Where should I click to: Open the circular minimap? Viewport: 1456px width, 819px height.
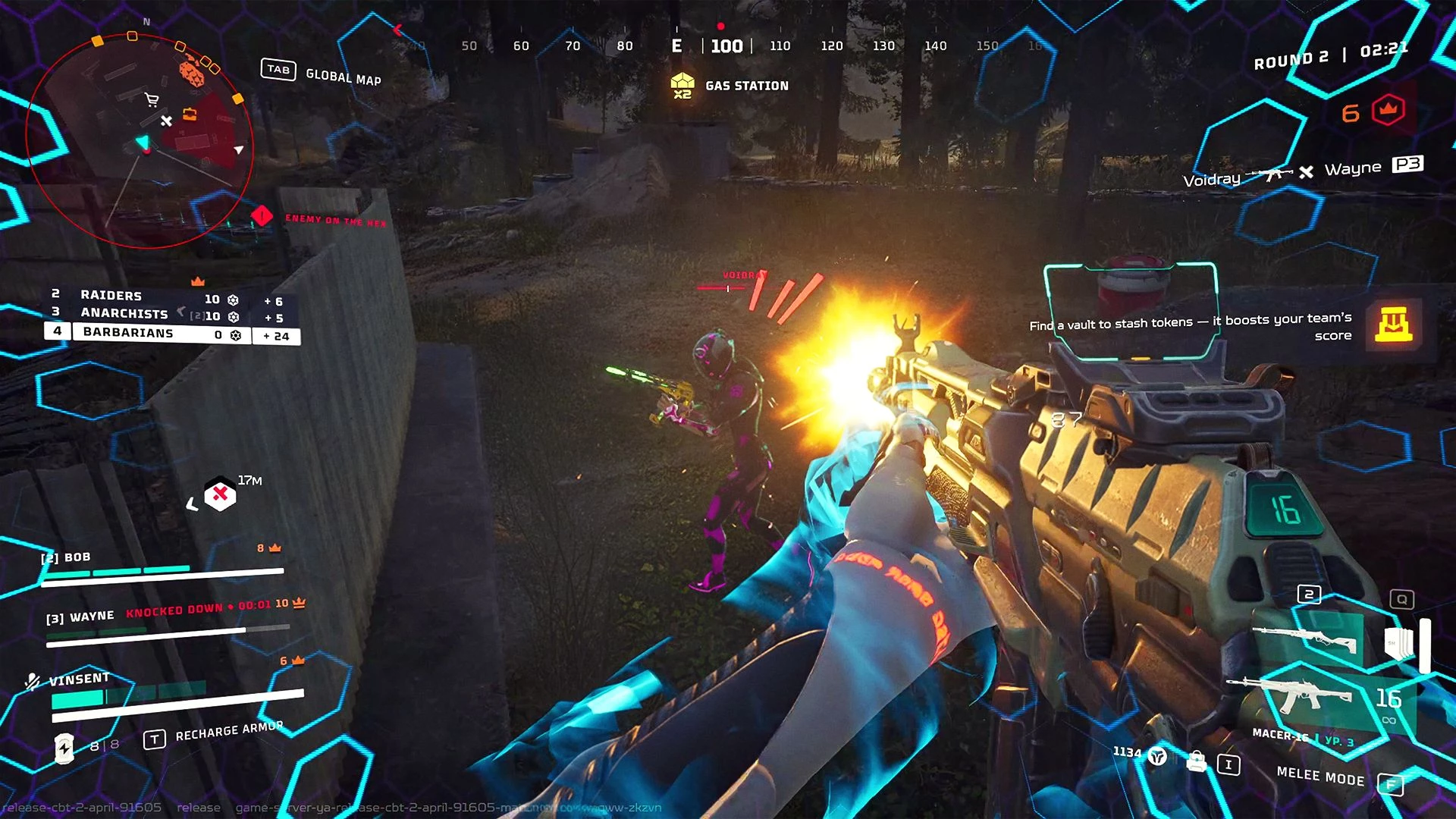[140, 140]
